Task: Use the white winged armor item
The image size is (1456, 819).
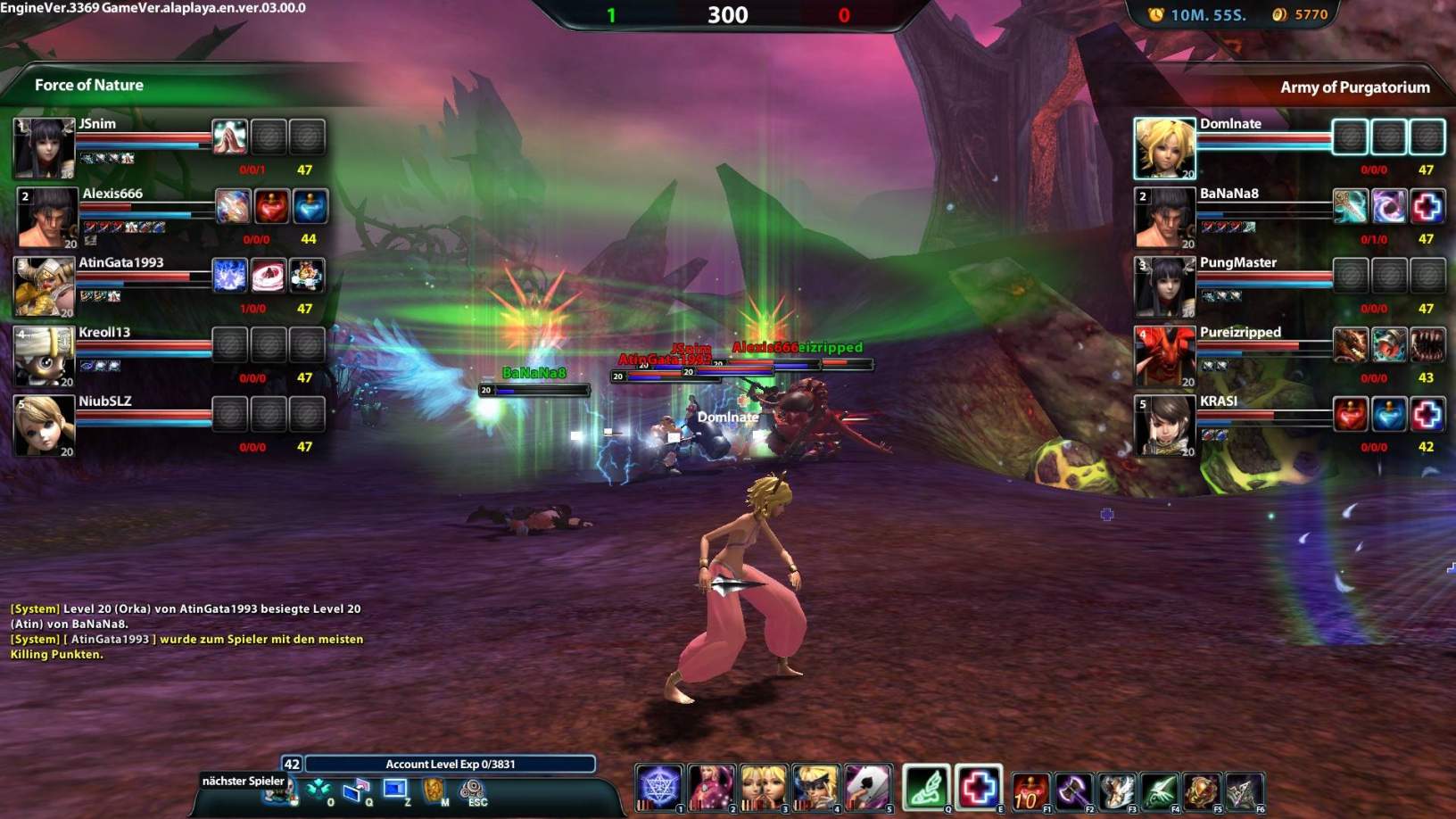Action: pyautogui.click(x=1116, y=790)
